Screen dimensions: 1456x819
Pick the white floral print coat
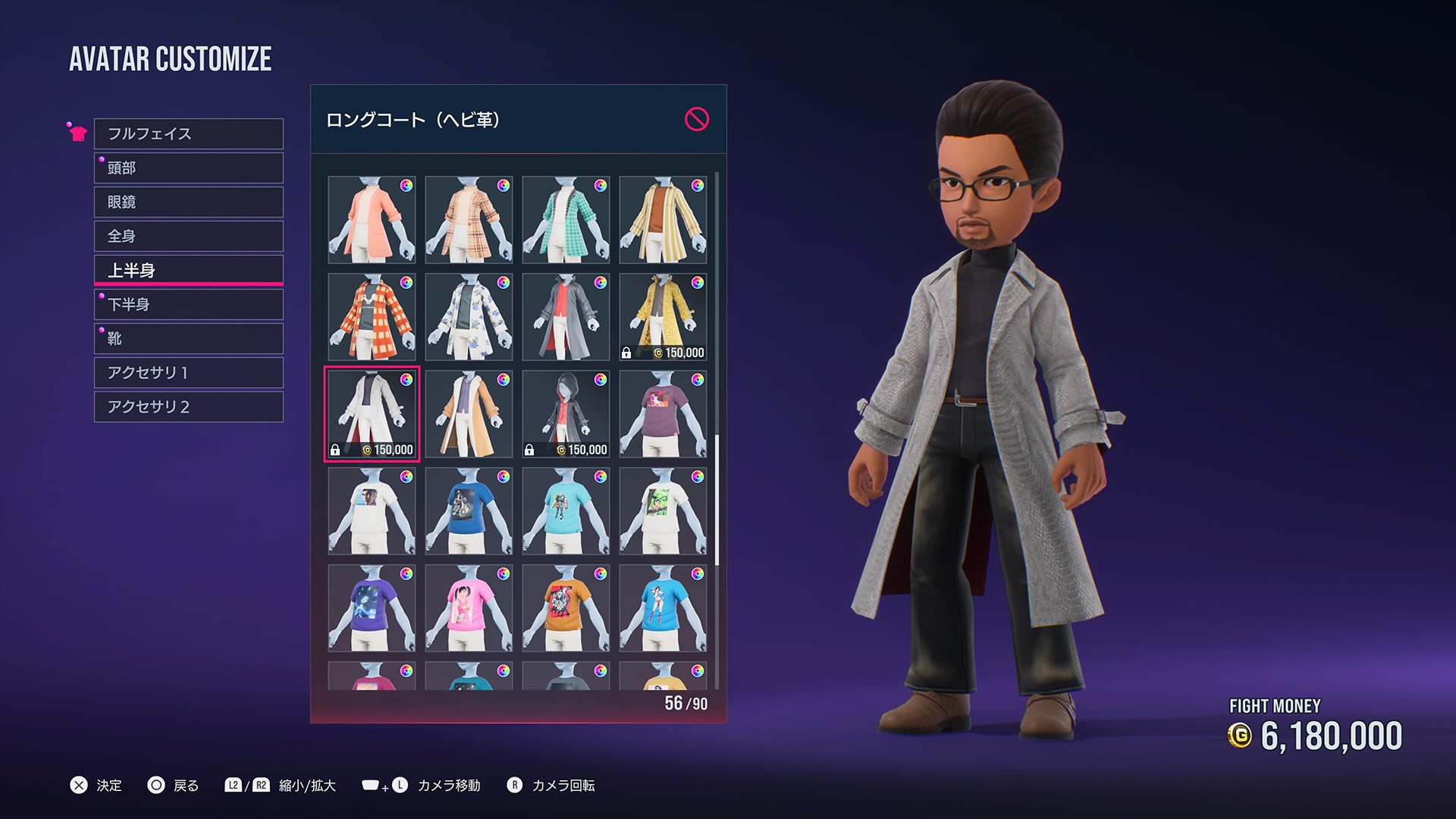pyautogui.click(x=469, y=317)
